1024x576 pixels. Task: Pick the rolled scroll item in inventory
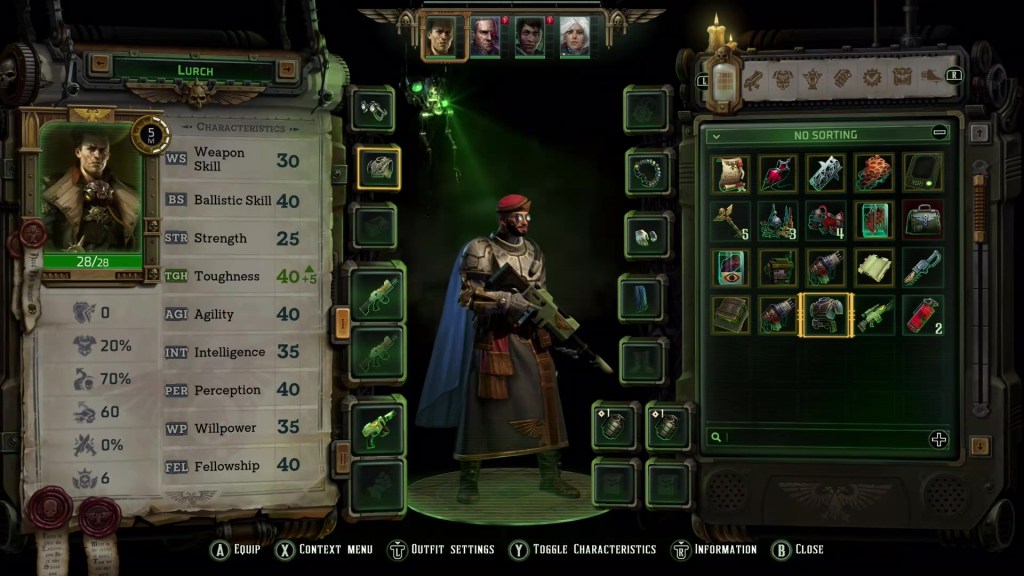[730, 174]
